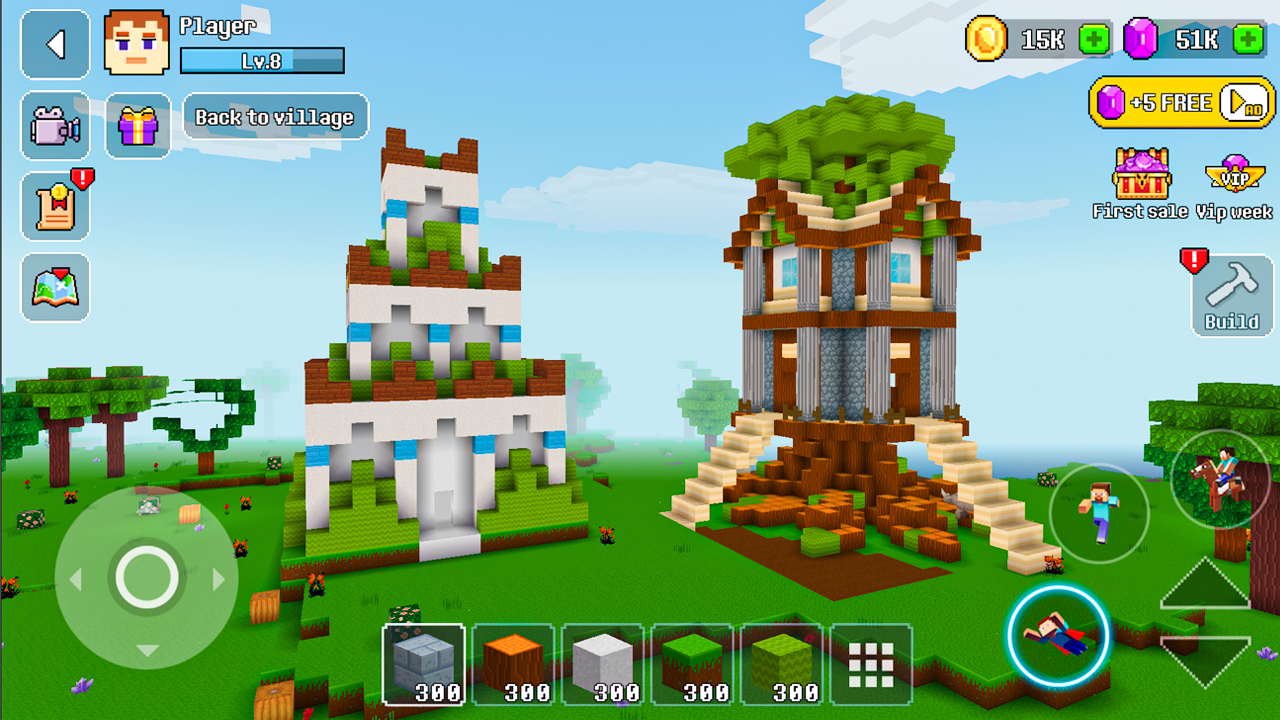Open the Build hammer menu

(1231, 297)
